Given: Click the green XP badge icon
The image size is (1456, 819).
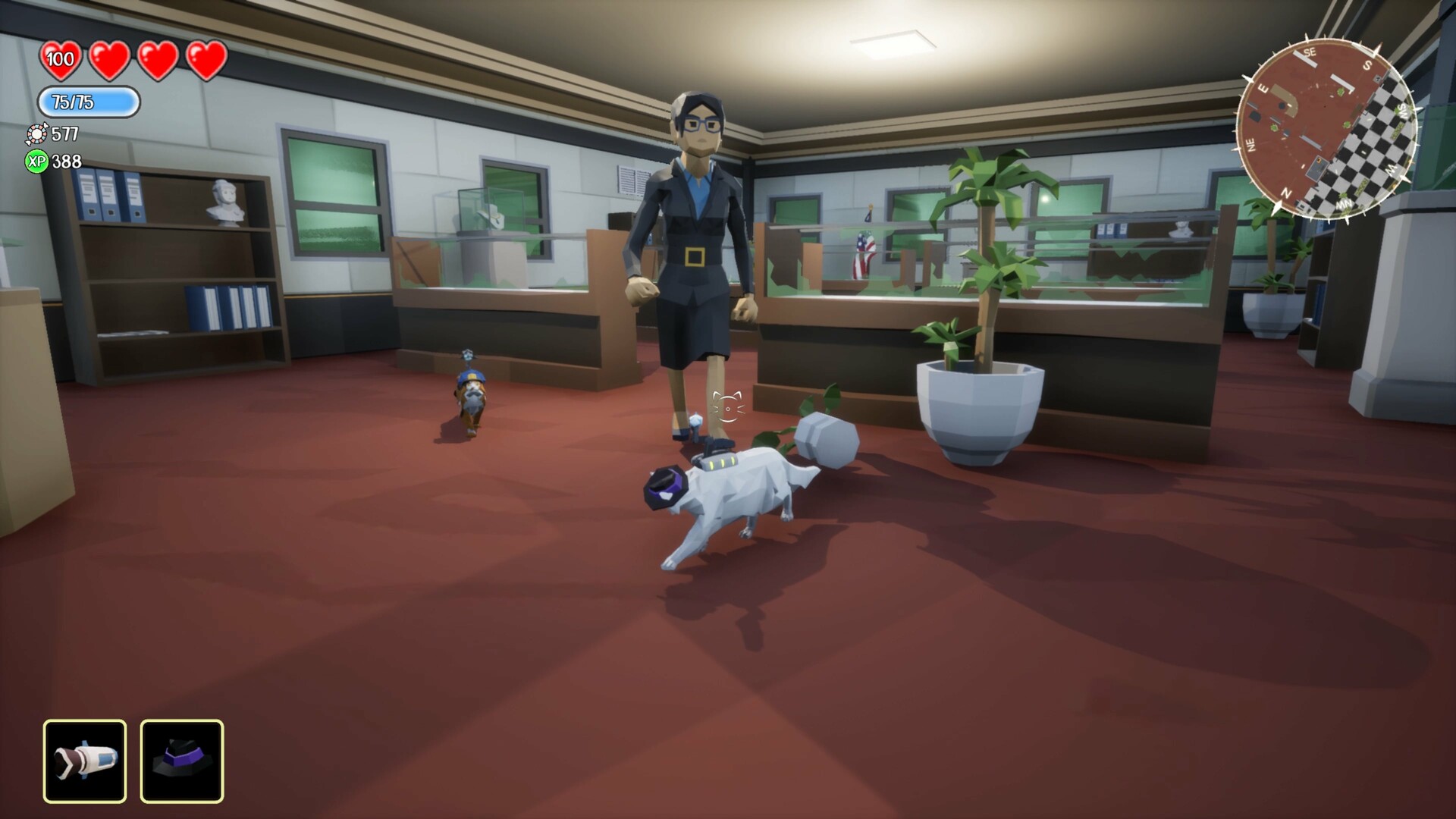Looking at the screenshot, I should (36, 161).
